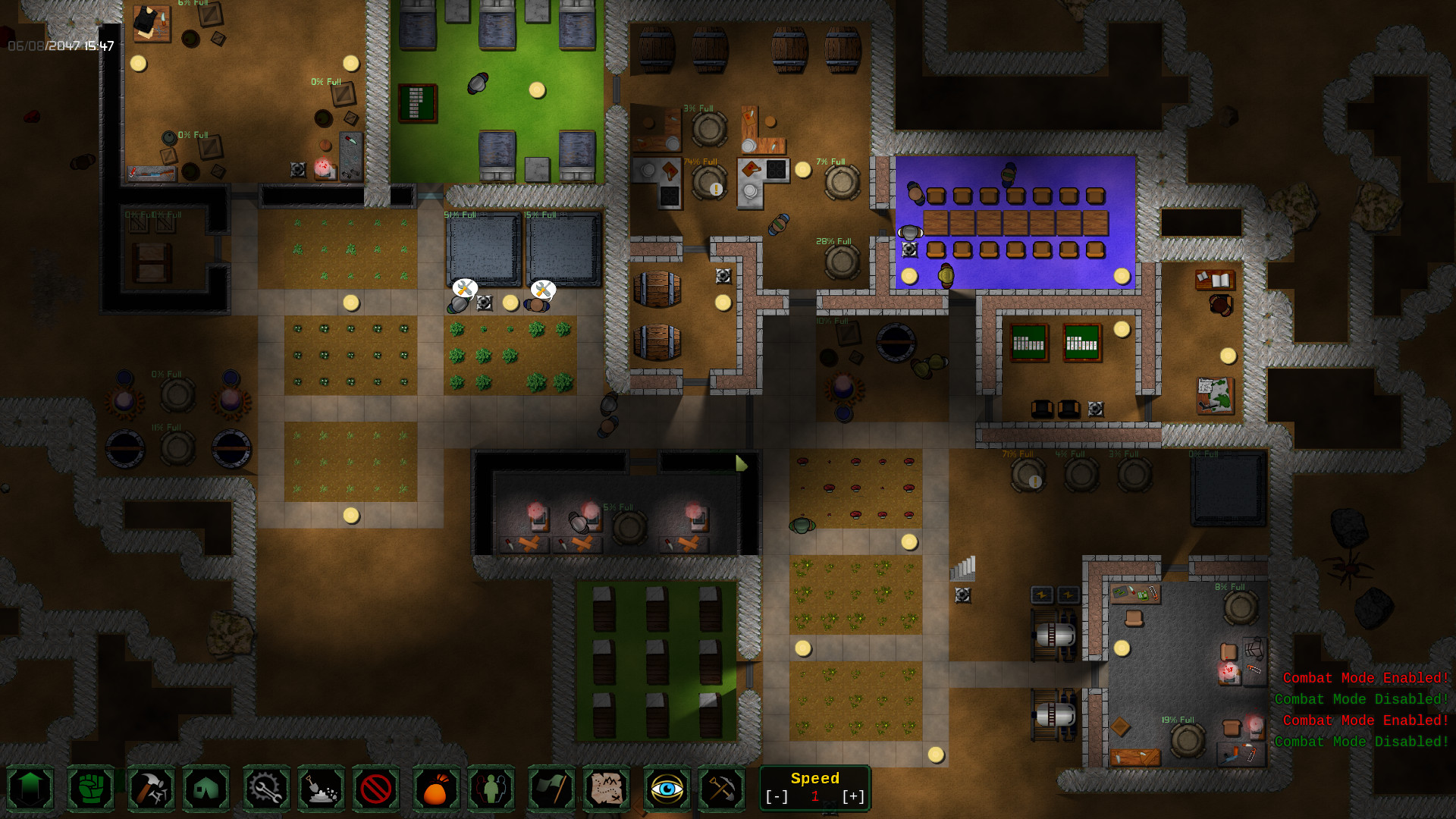The width and height of the screenshot is (1456, 819).
Task: Click the red speed value in the Speed panel
Action: (815, 795)
